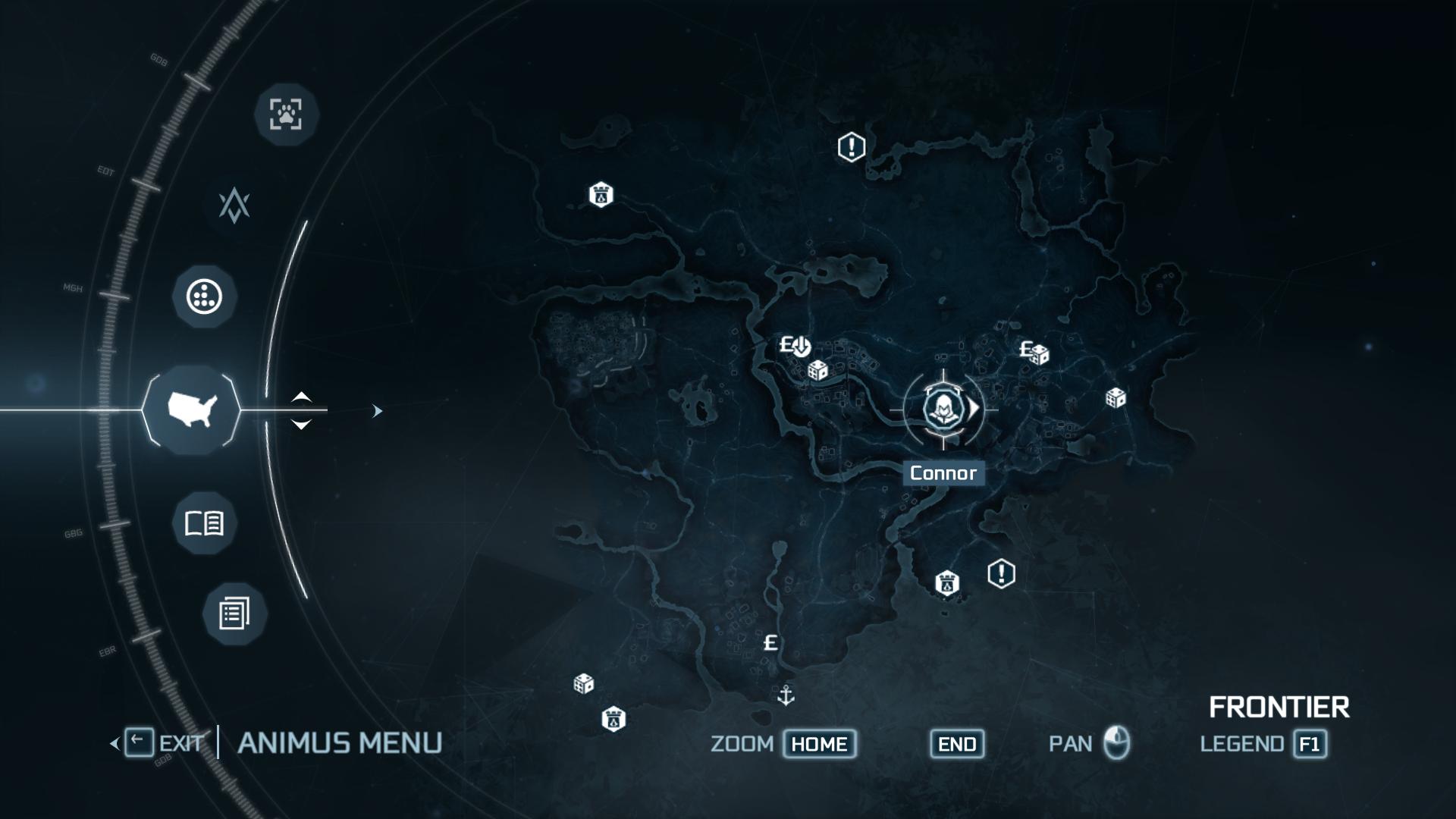
Task: Select the Assassin insignia menu icon
Action: tap(234, 206)
